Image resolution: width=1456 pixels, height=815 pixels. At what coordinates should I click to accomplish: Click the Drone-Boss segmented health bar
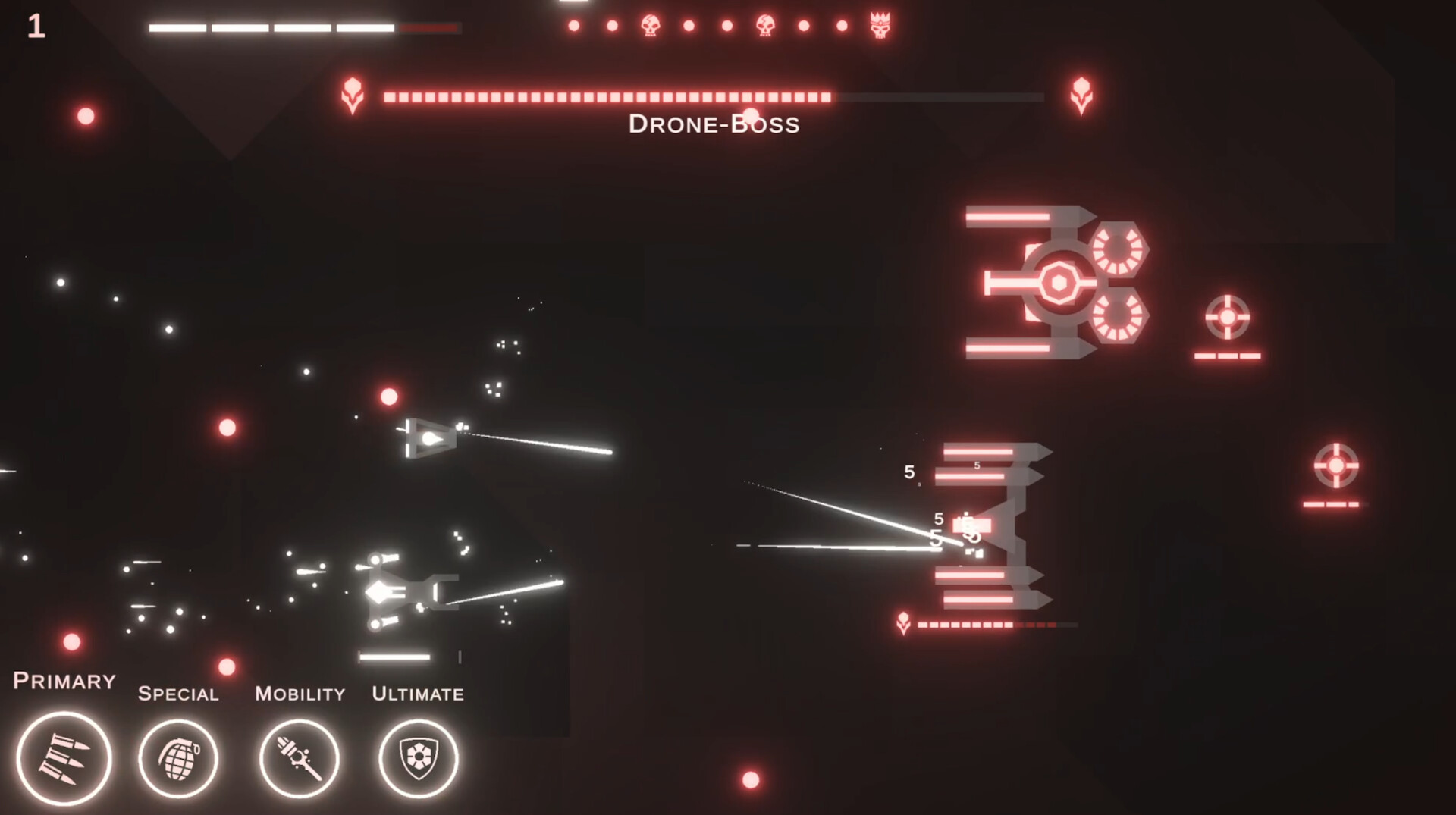(x=607, y=96)
